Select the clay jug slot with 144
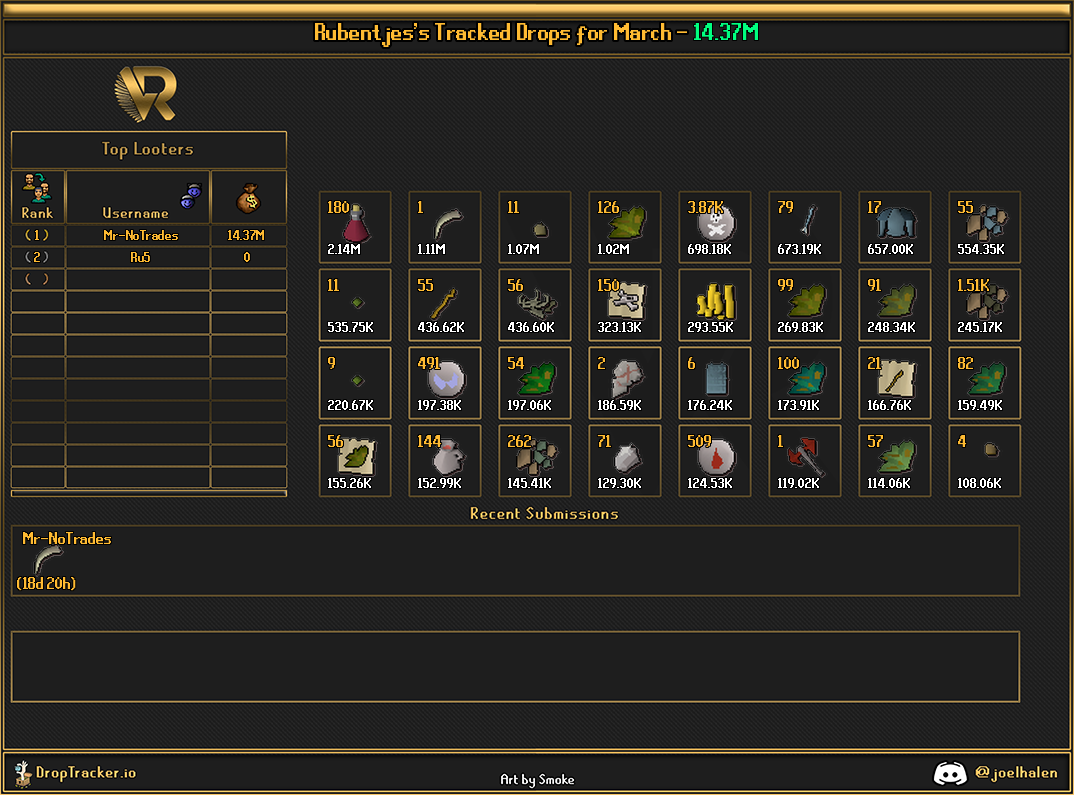Image resolution: width=1074 pixels, height=795 pixels. (444, 461)
